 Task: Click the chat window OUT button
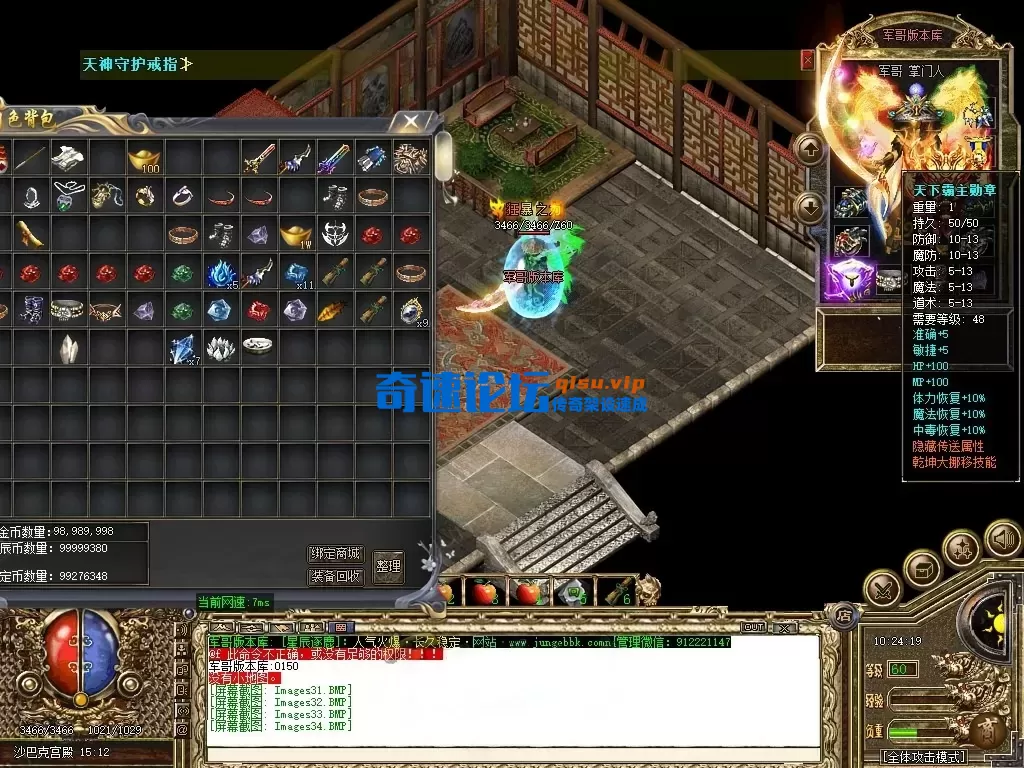[752, 627]
